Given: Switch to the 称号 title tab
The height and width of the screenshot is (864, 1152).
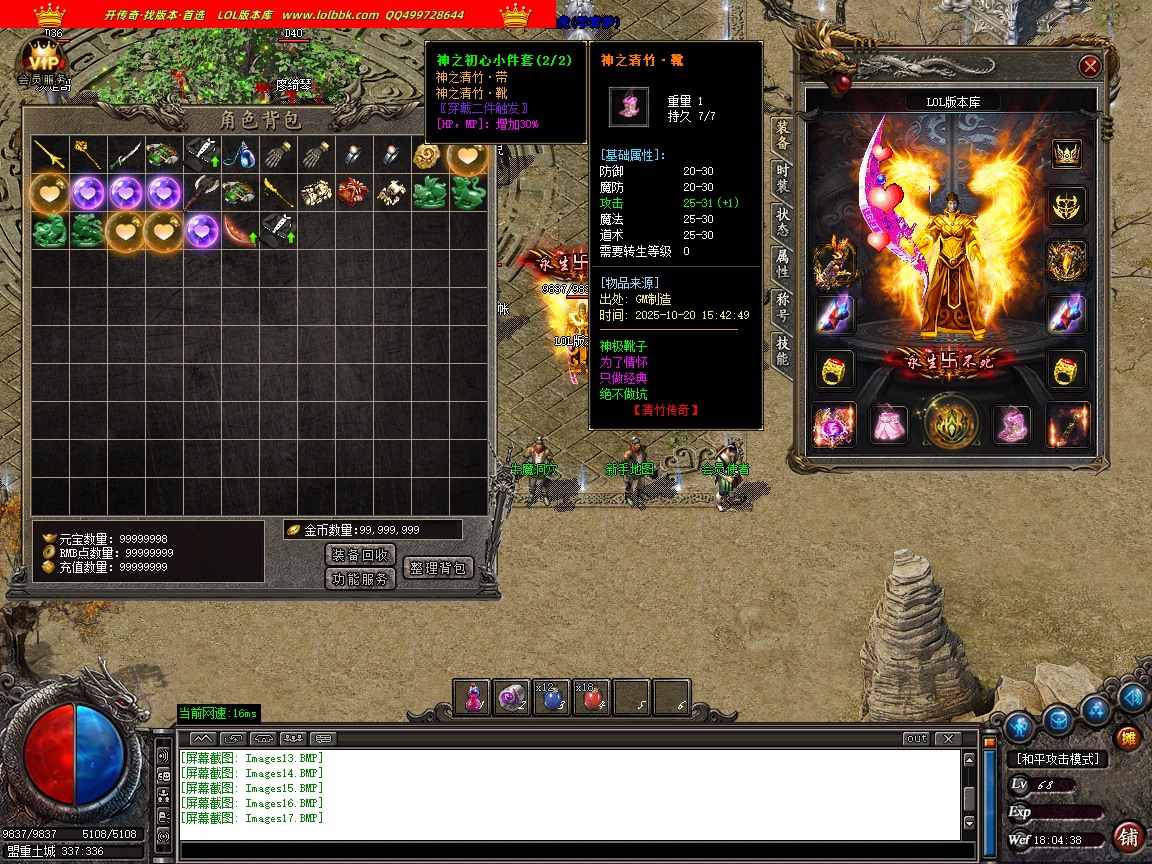Looking at the screenshot, I should pos(782,308).
